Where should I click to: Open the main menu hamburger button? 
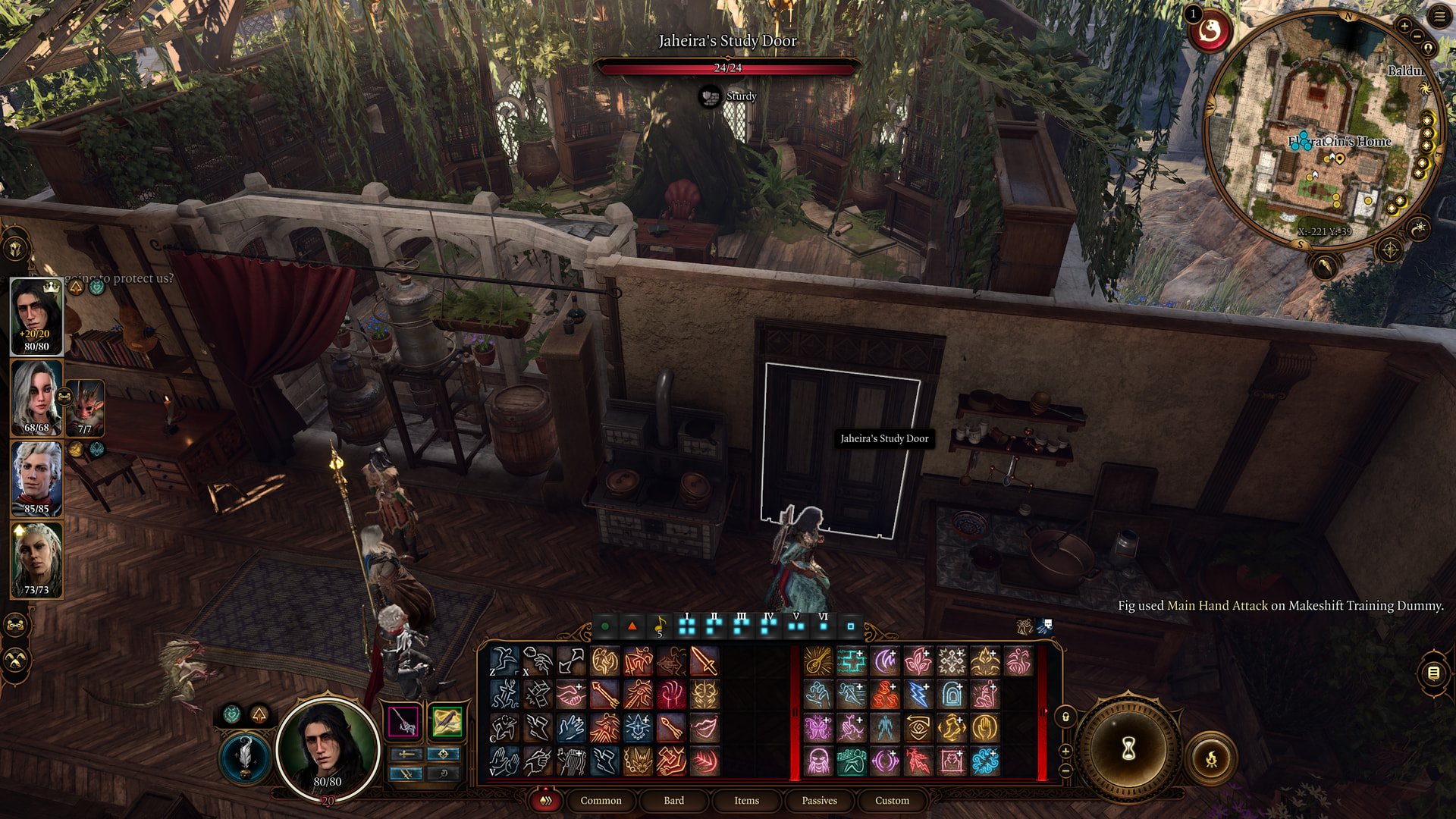pyautogui.click(x=1439, y=17)
